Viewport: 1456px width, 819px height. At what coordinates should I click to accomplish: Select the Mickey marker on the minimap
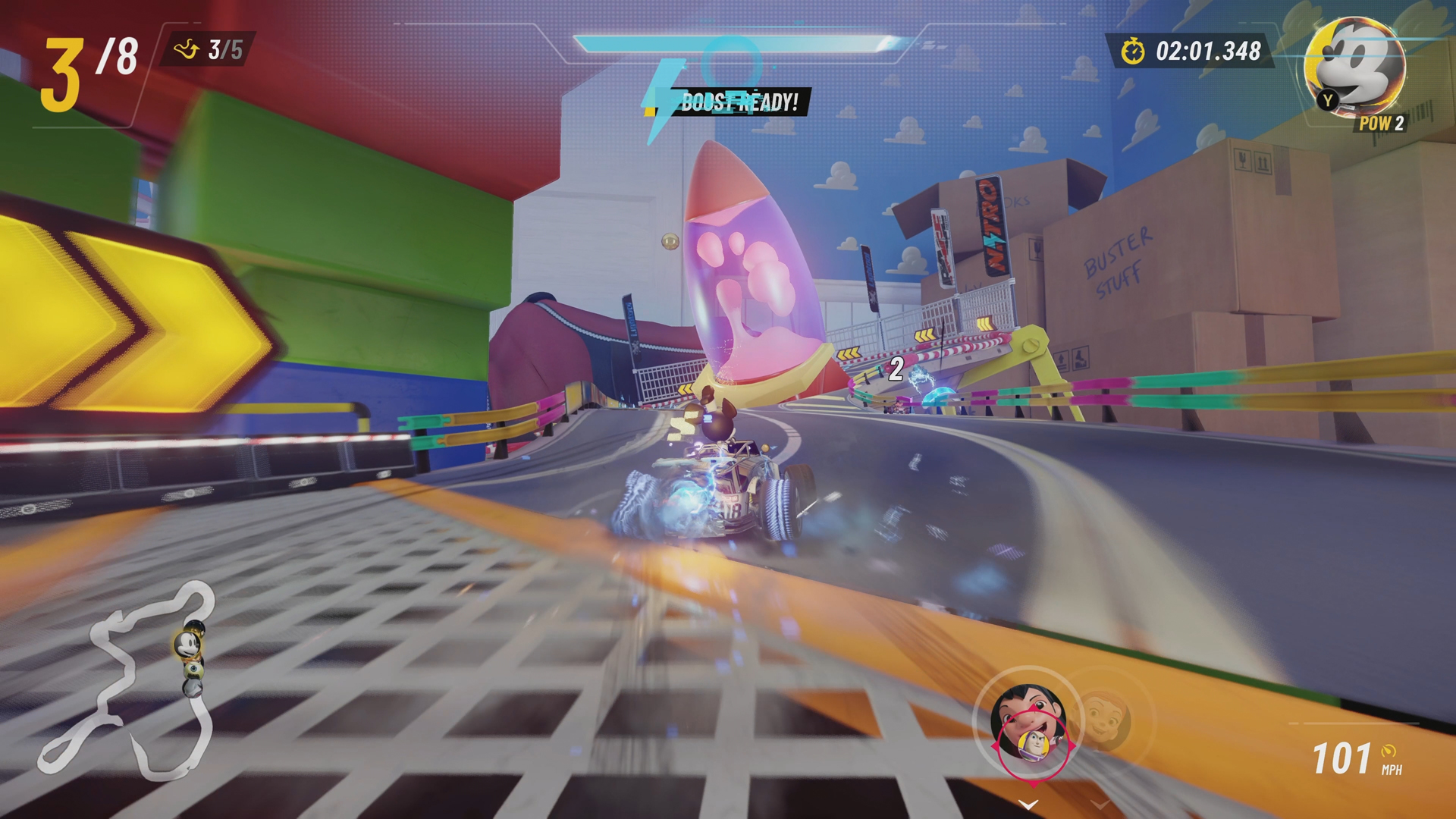click(187, 645)
